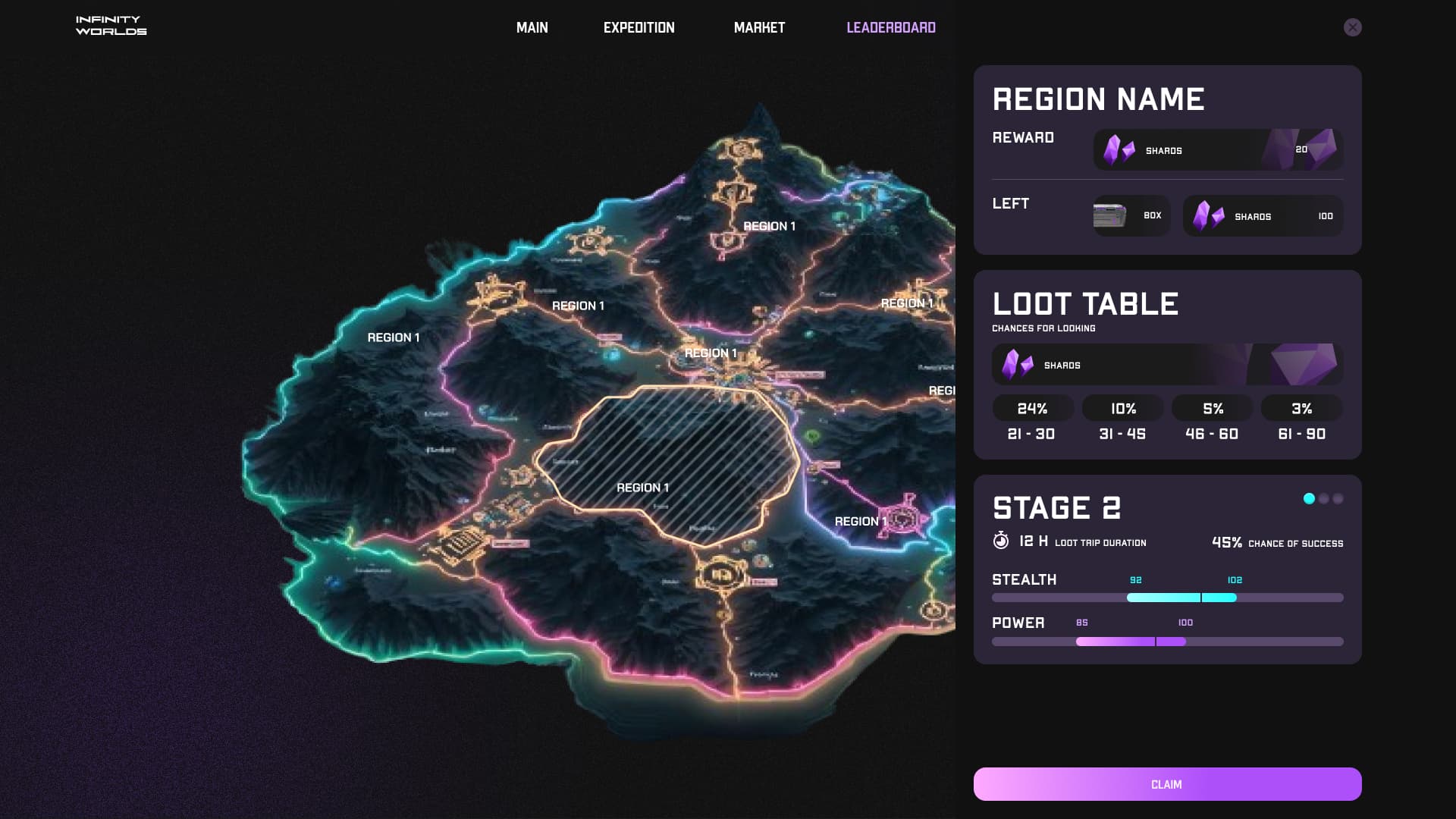Choose the 3% loot chance tier
The height and width of the screenshot is (819, 1456).
[1301, 409]
